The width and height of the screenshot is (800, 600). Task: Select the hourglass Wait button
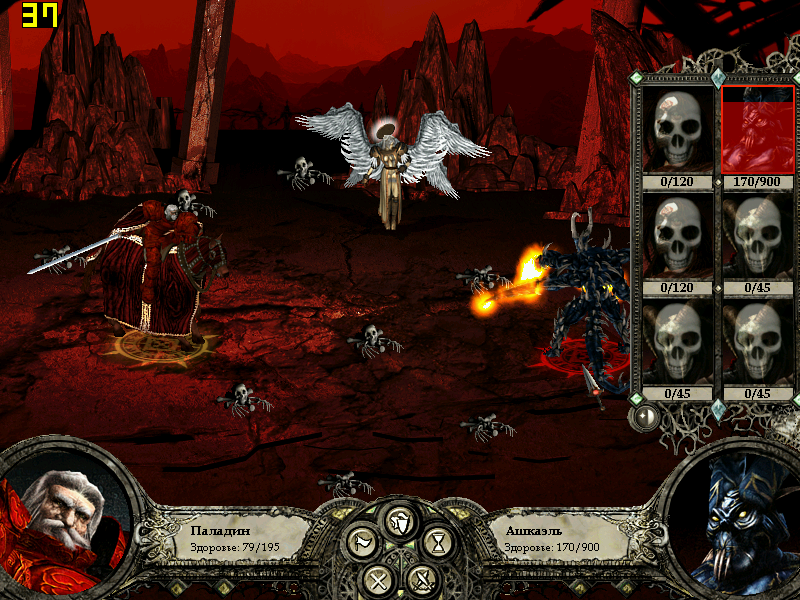click(438, 544)
